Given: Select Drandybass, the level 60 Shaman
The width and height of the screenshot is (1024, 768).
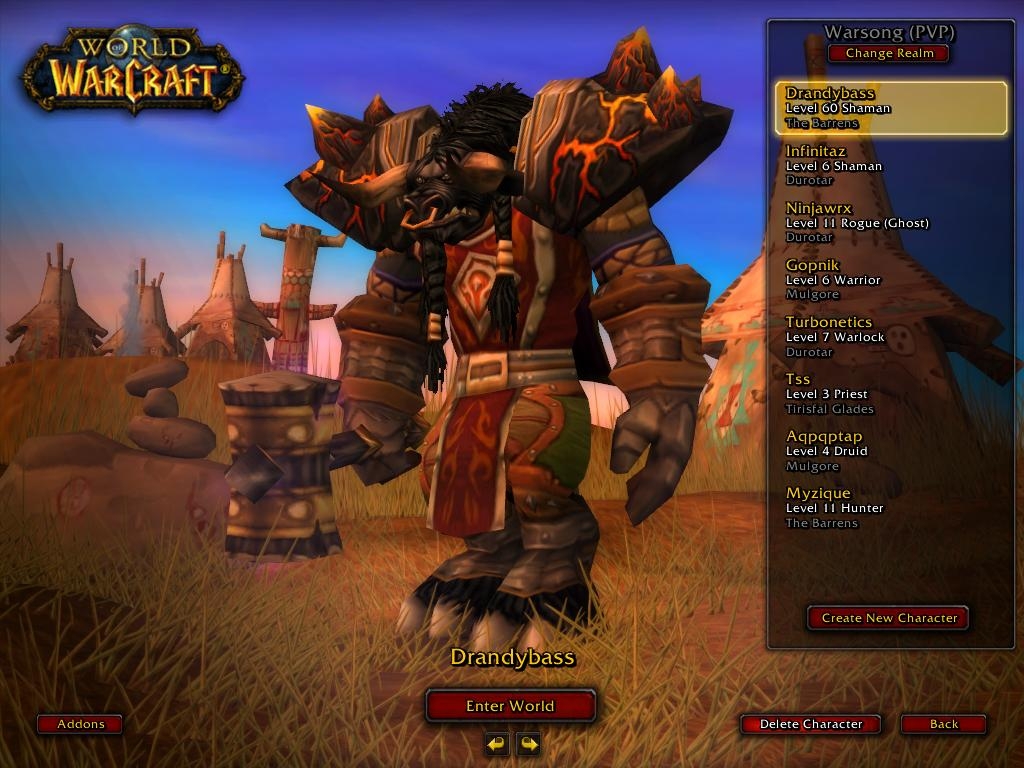Looking at the screenshot, I should point(891,108).
